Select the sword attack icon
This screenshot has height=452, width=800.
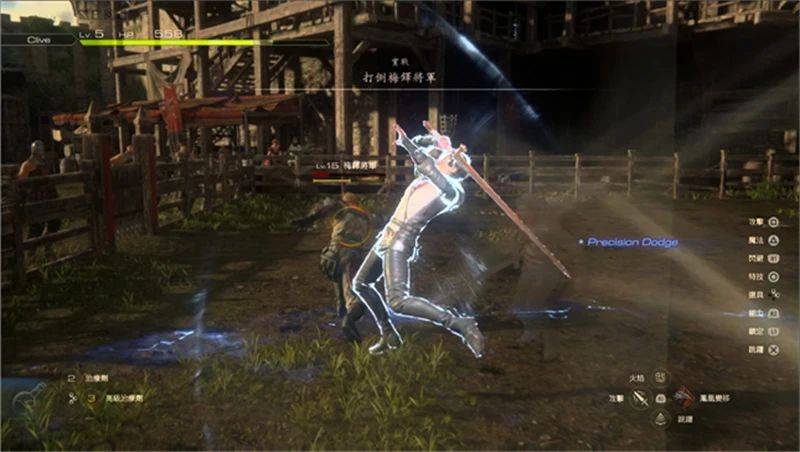pyautogui.click(x=641, y=399)
